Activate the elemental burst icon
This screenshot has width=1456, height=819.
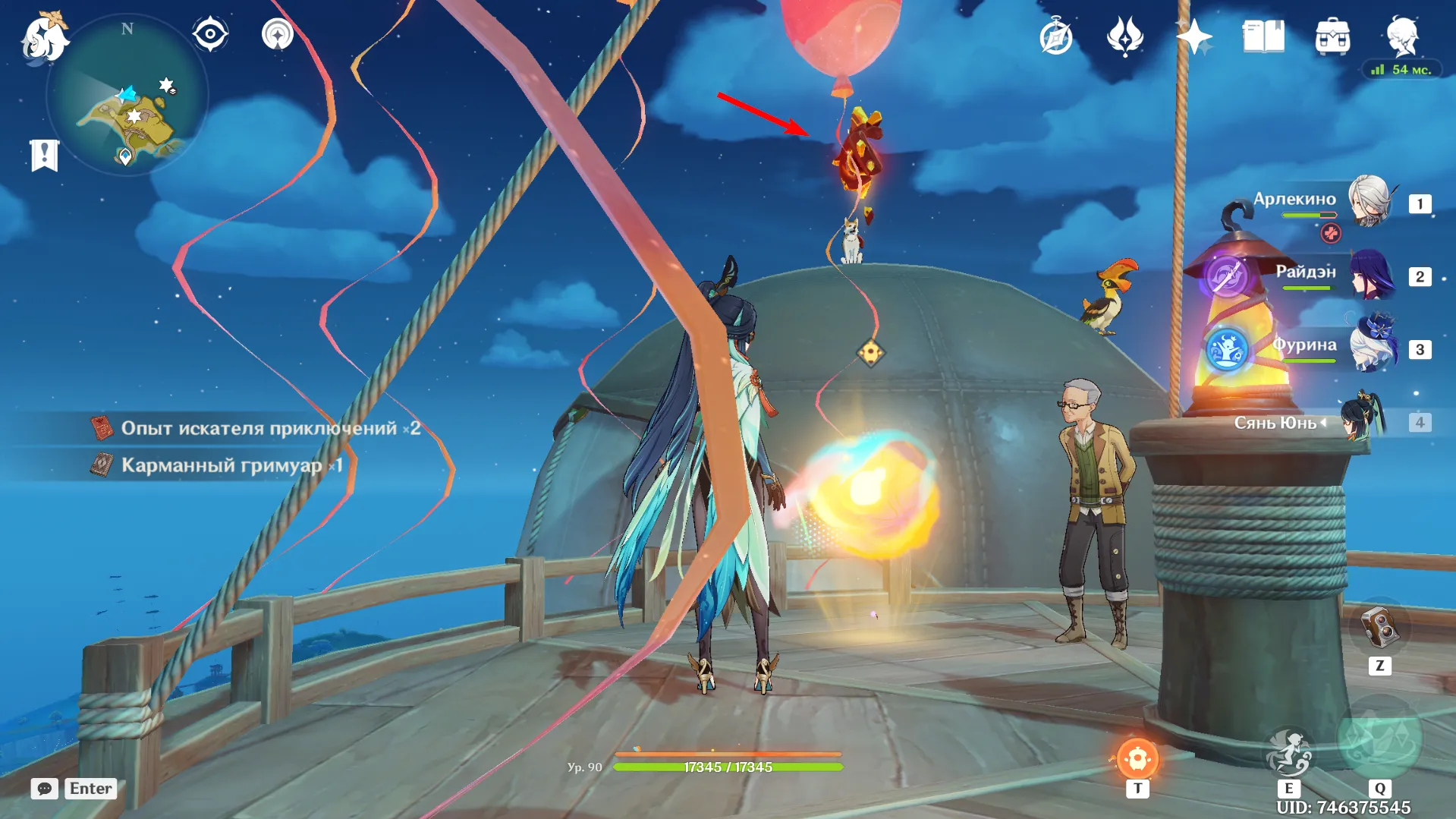1379,740
